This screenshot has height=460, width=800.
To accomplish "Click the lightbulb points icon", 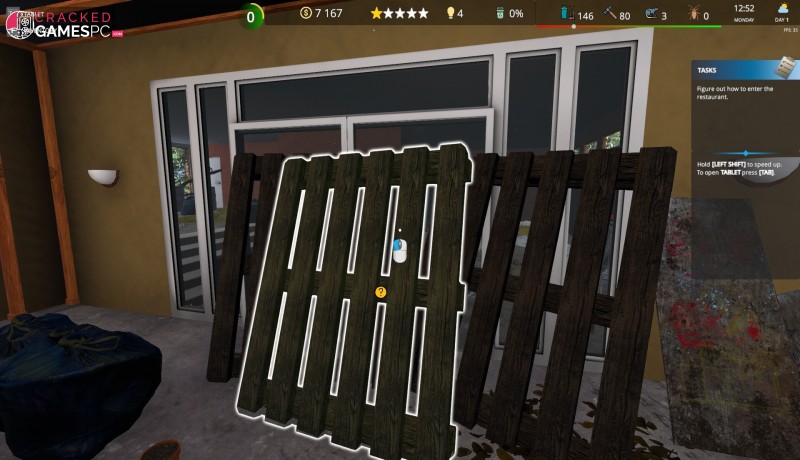I will coord(450,14).
